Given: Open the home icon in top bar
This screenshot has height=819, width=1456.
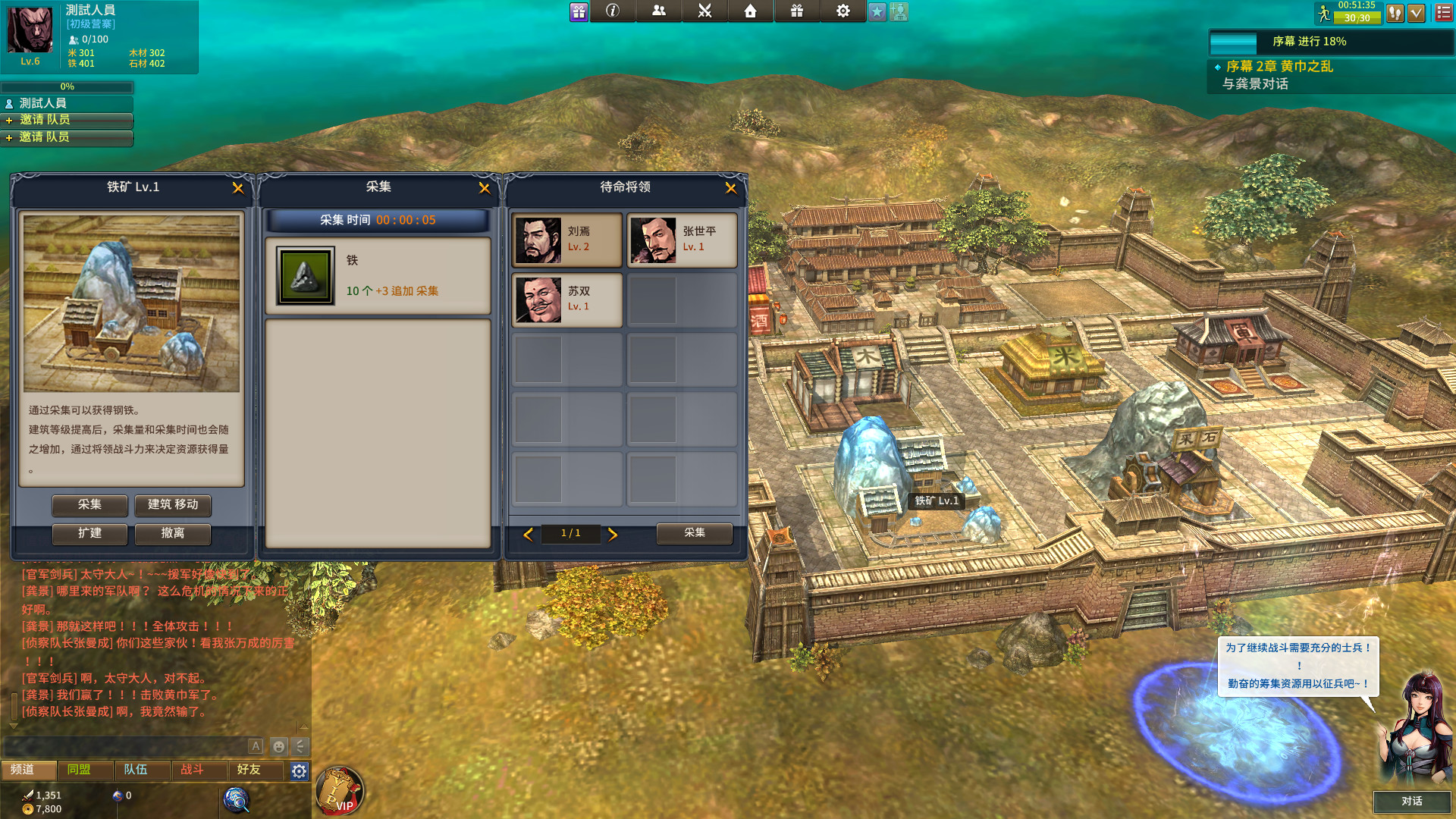Looking at the screenshot, I should (750, 11).
